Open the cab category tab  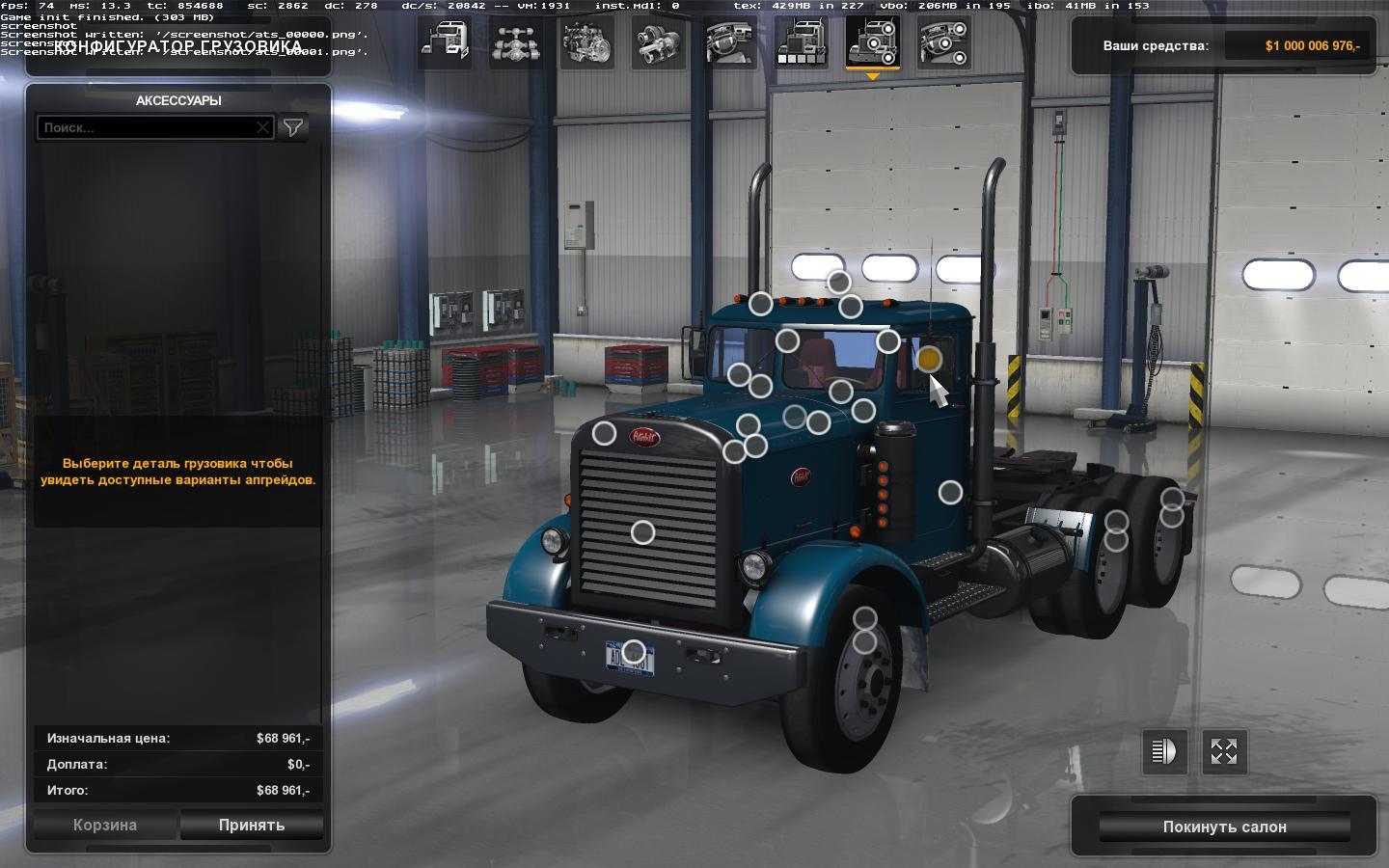tap(446, 42)
